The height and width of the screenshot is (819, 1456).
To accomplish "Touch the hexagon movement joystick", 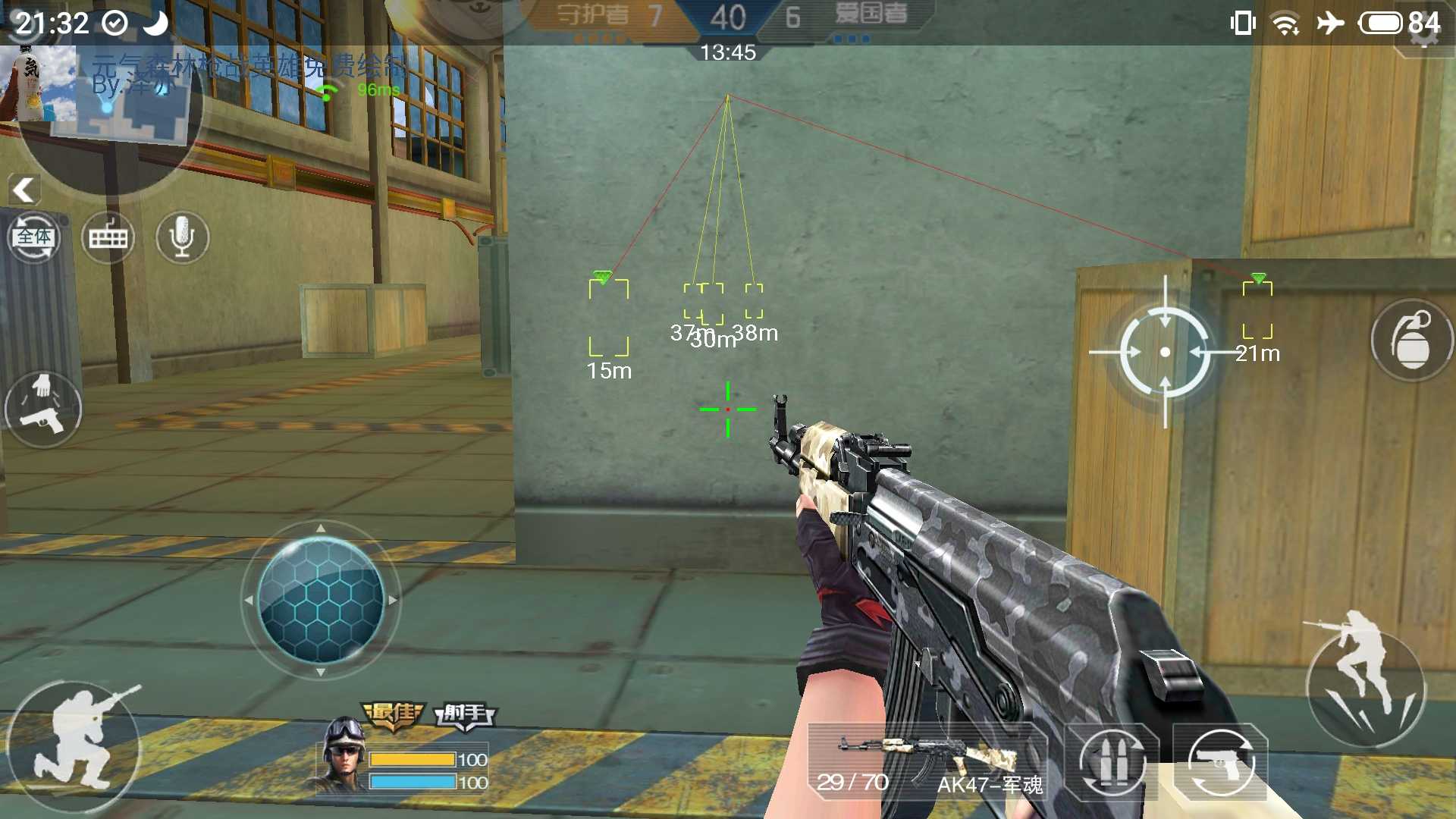I will pos(321,599).
